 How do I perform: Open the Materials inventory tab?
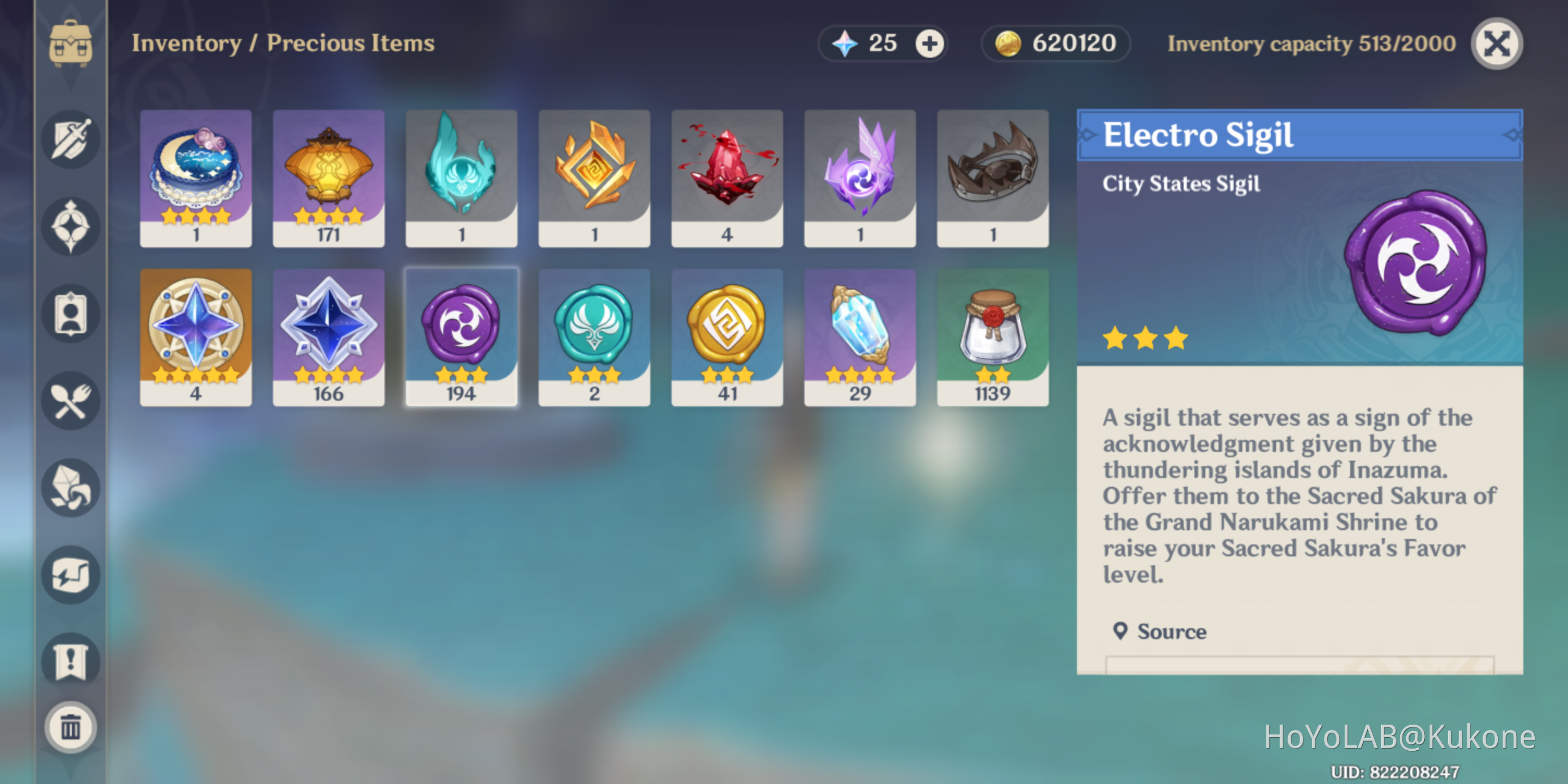click(70, 487)
